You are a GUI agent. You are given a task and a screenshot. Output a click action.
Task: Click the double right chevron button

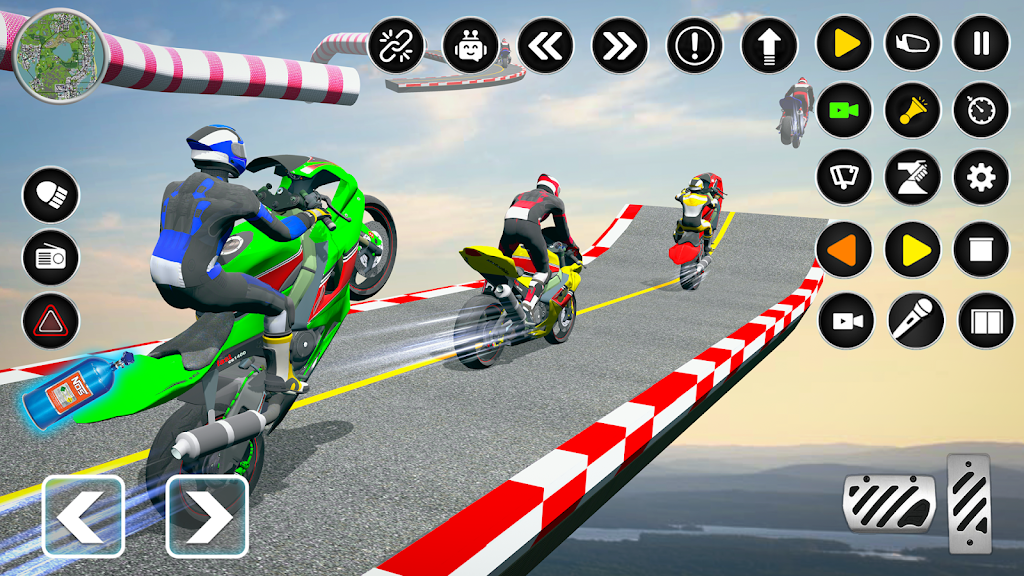620,45
